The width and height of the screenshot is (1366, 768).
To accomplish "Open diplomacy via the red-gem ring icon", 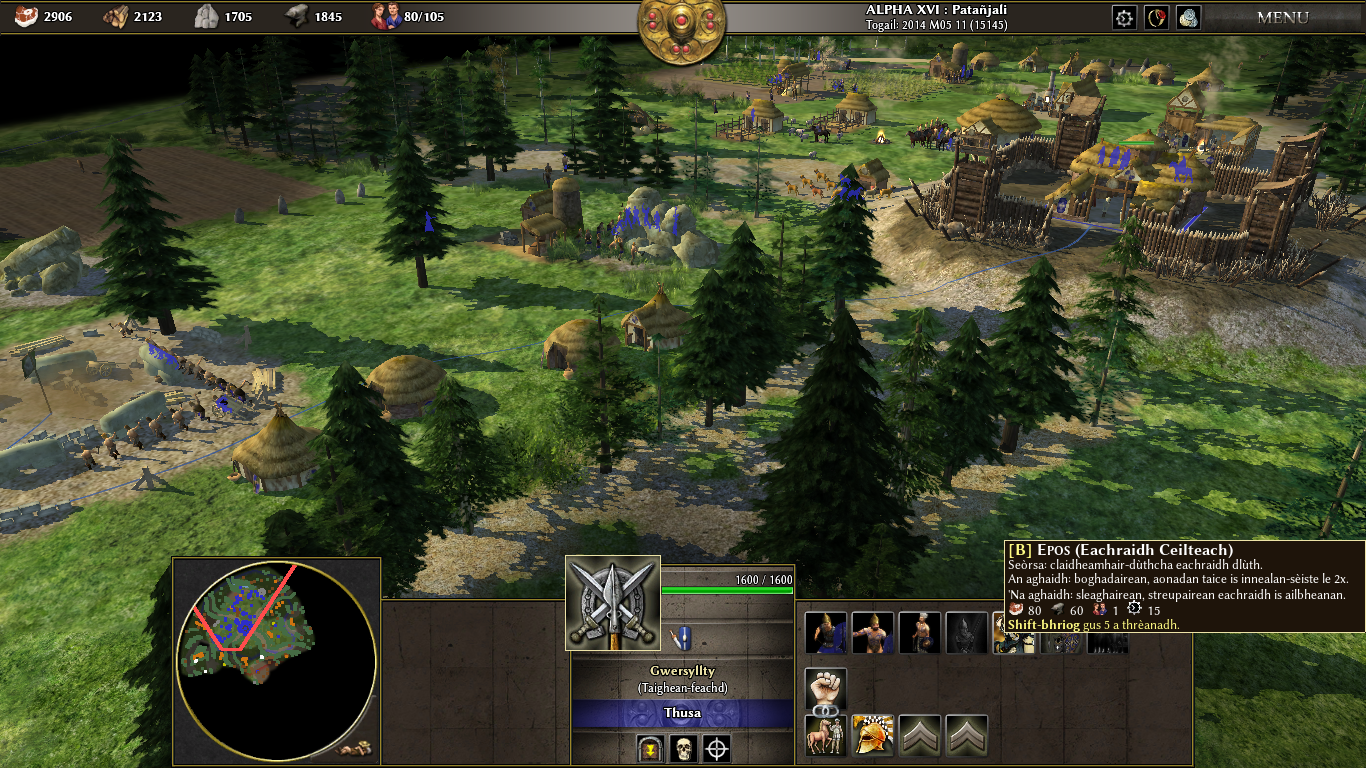I will (1157, 17).
